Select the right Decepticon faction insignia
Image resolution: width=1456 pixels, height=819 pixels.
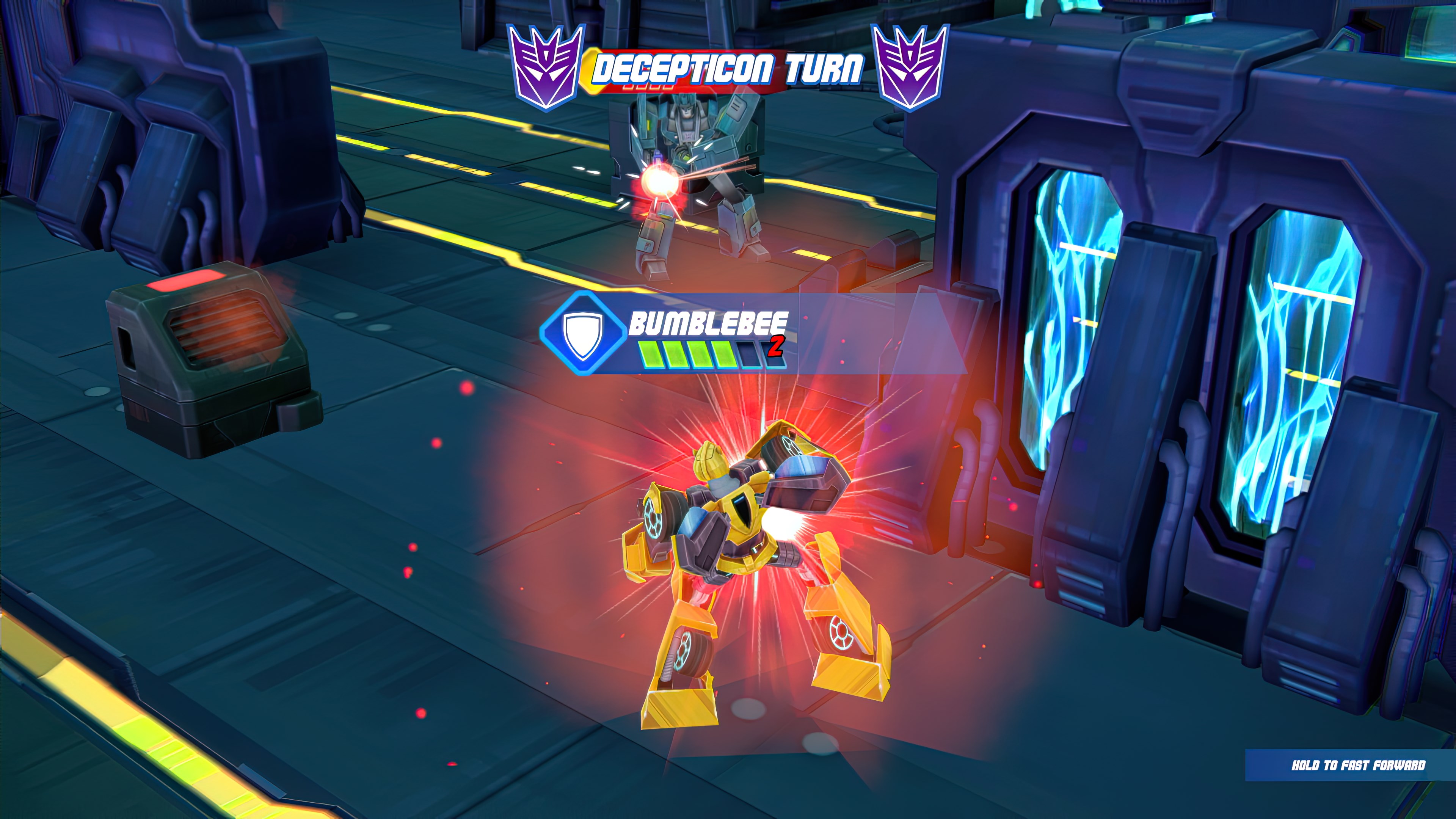(x=911, y=68)
